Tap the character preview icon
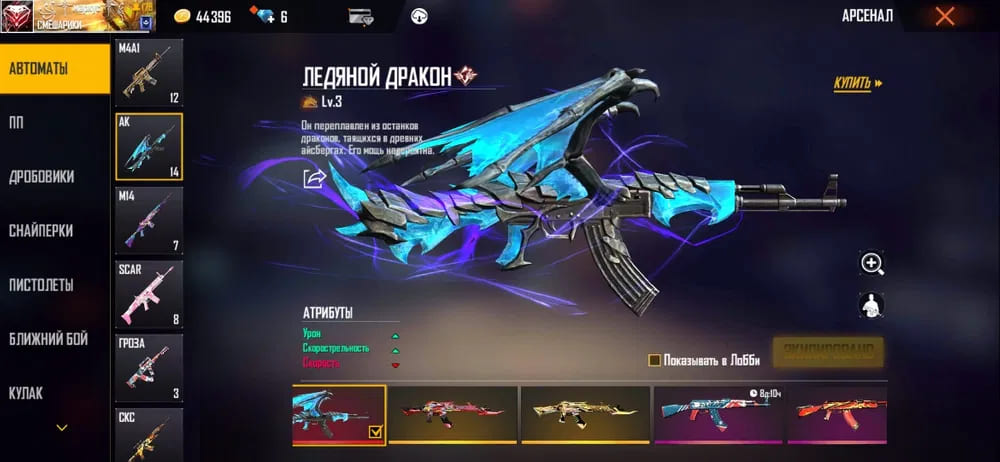Screen dimensions: 1000x462 tap(872, 306)
